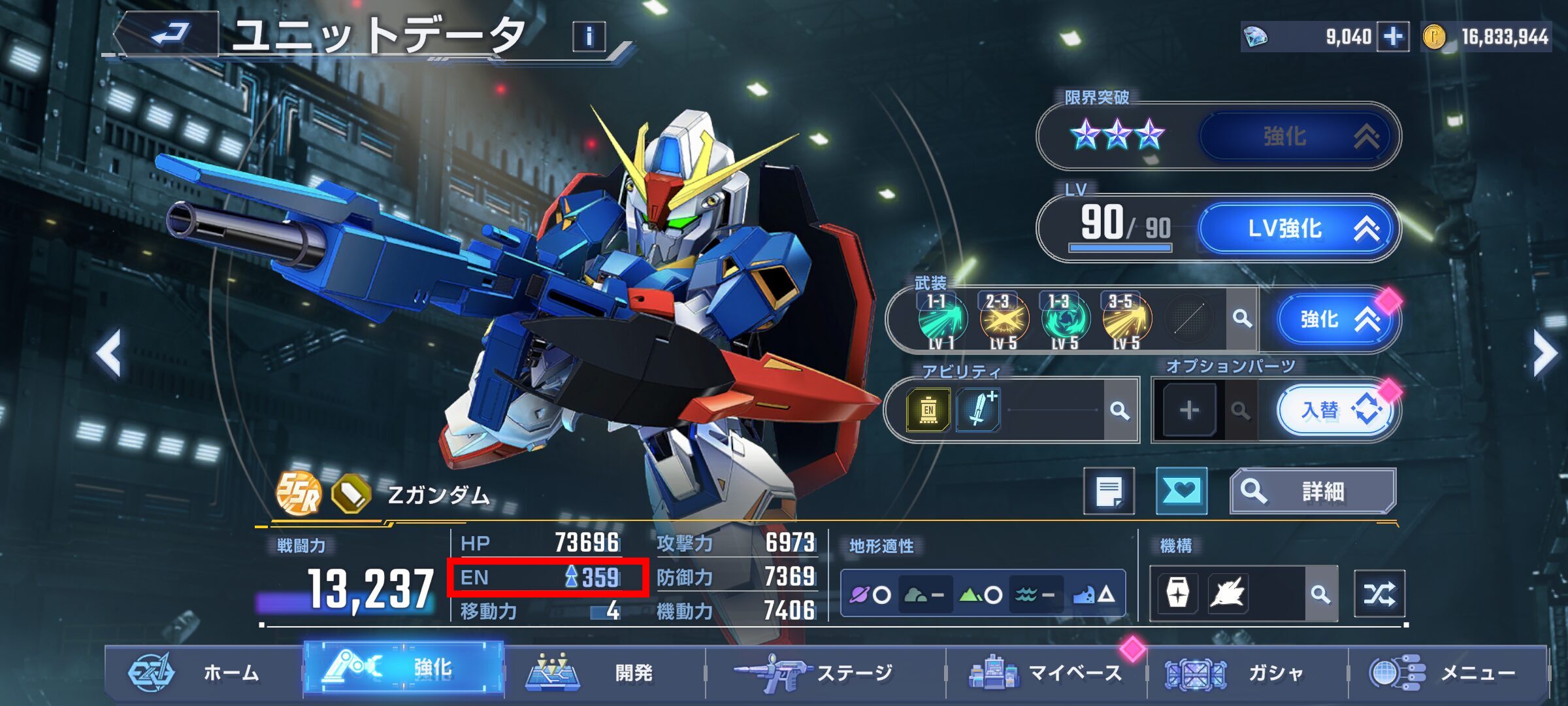Select the empty option parts plus slot

(x=1189, y=411)
